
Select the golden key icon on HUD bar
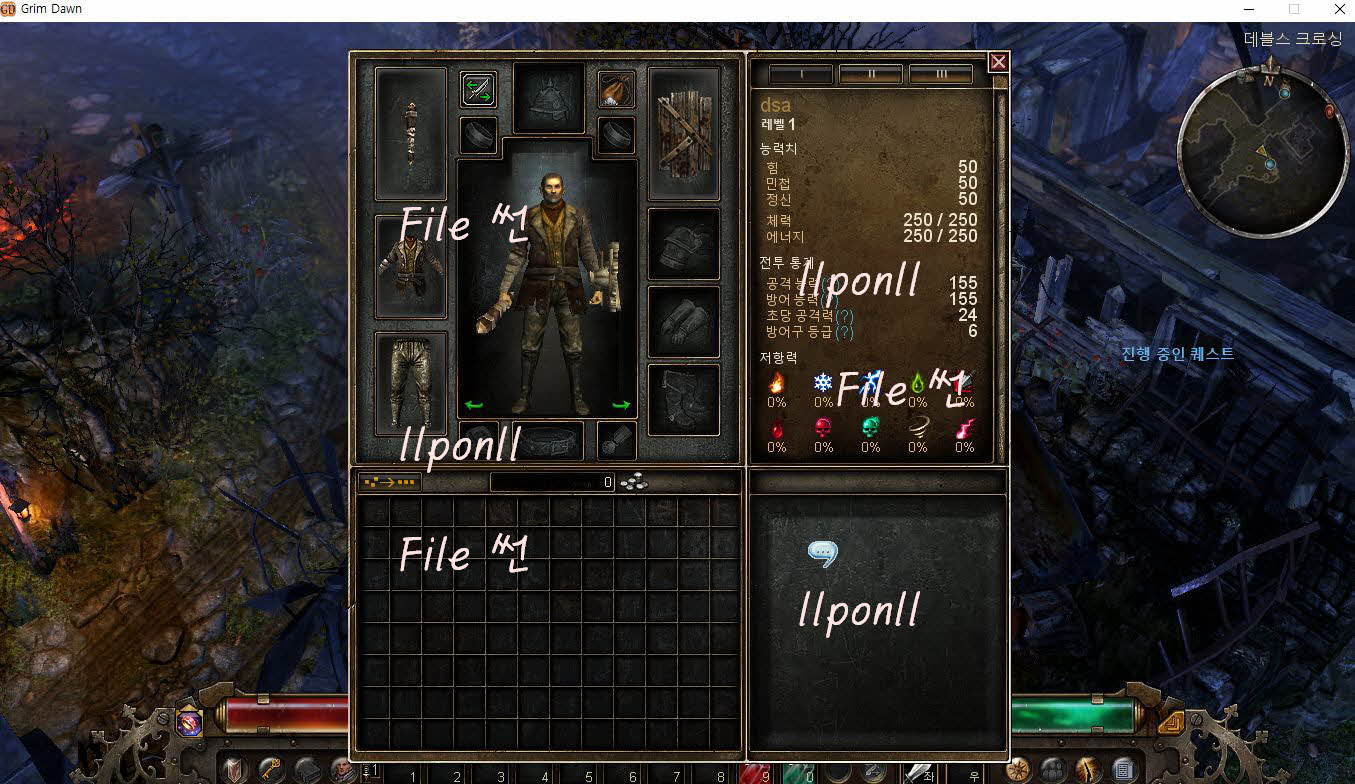coord(269,770)
